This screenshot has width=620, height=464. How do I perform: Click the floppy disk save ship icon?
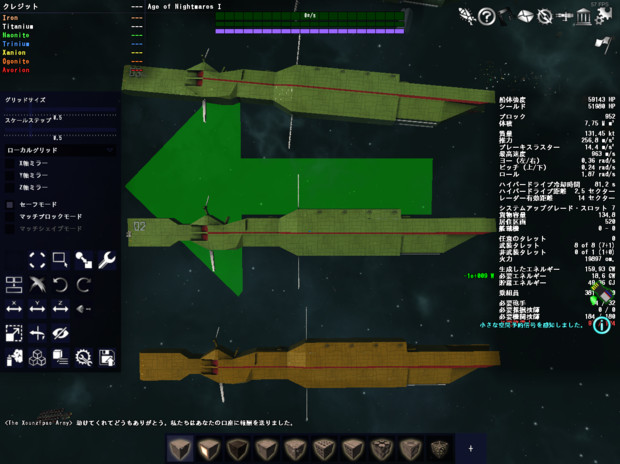click(x=107, y=356)
